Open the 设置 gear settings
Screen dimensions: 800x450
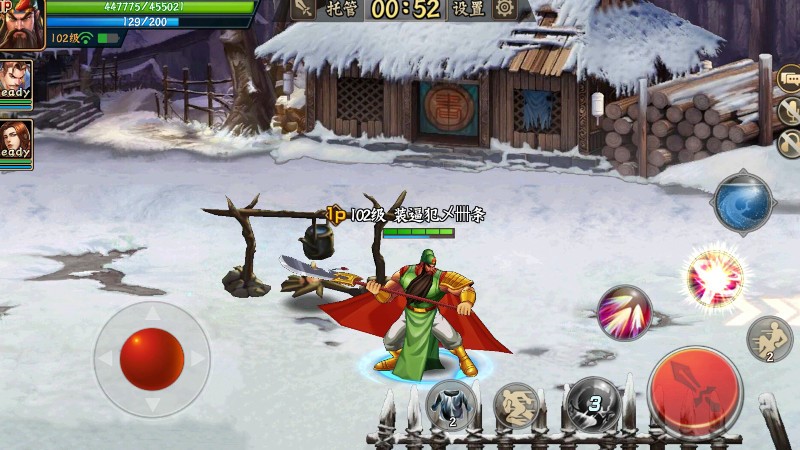484,10
